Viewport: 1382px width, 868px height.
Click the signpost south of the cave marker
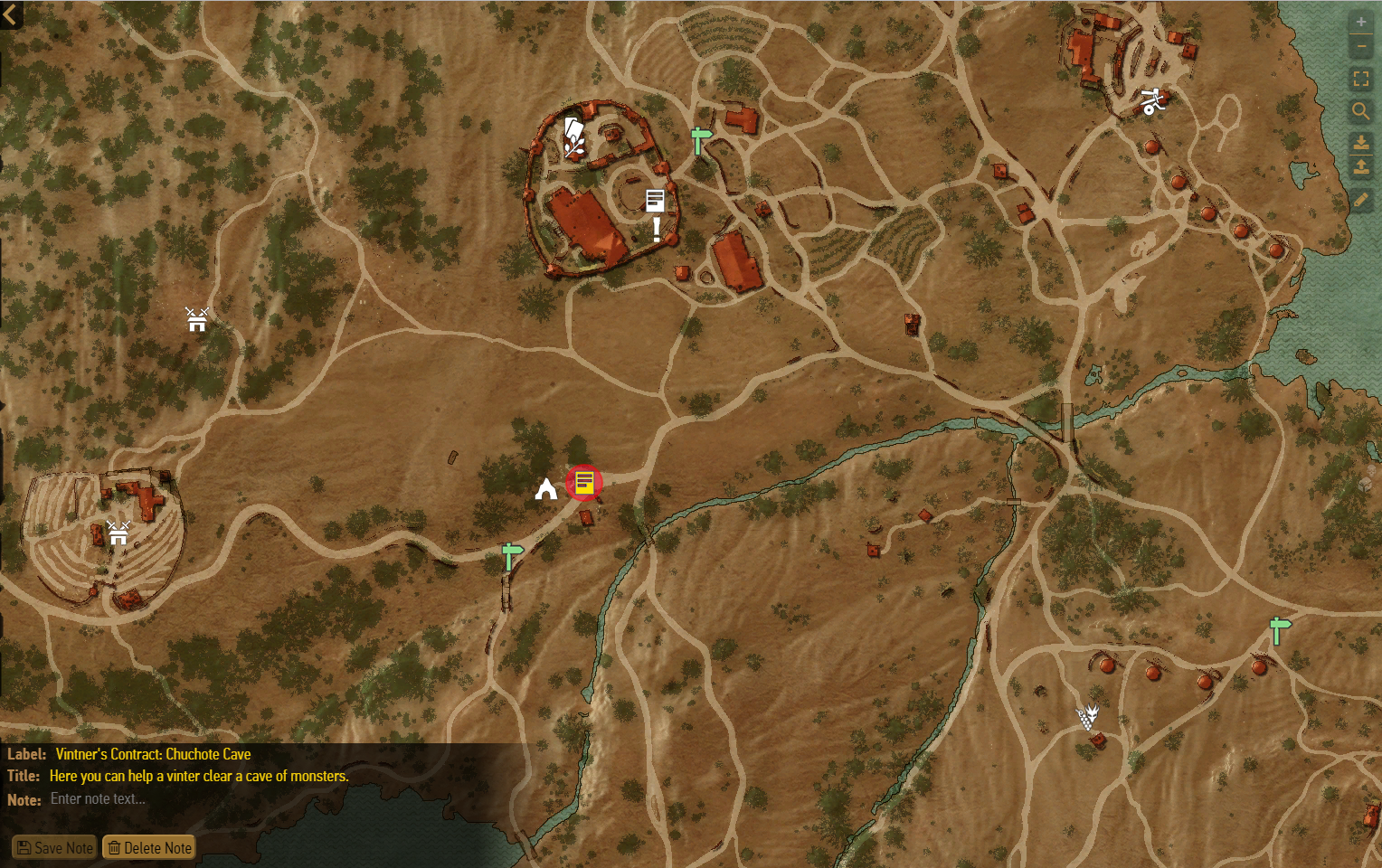click(510, 555)
